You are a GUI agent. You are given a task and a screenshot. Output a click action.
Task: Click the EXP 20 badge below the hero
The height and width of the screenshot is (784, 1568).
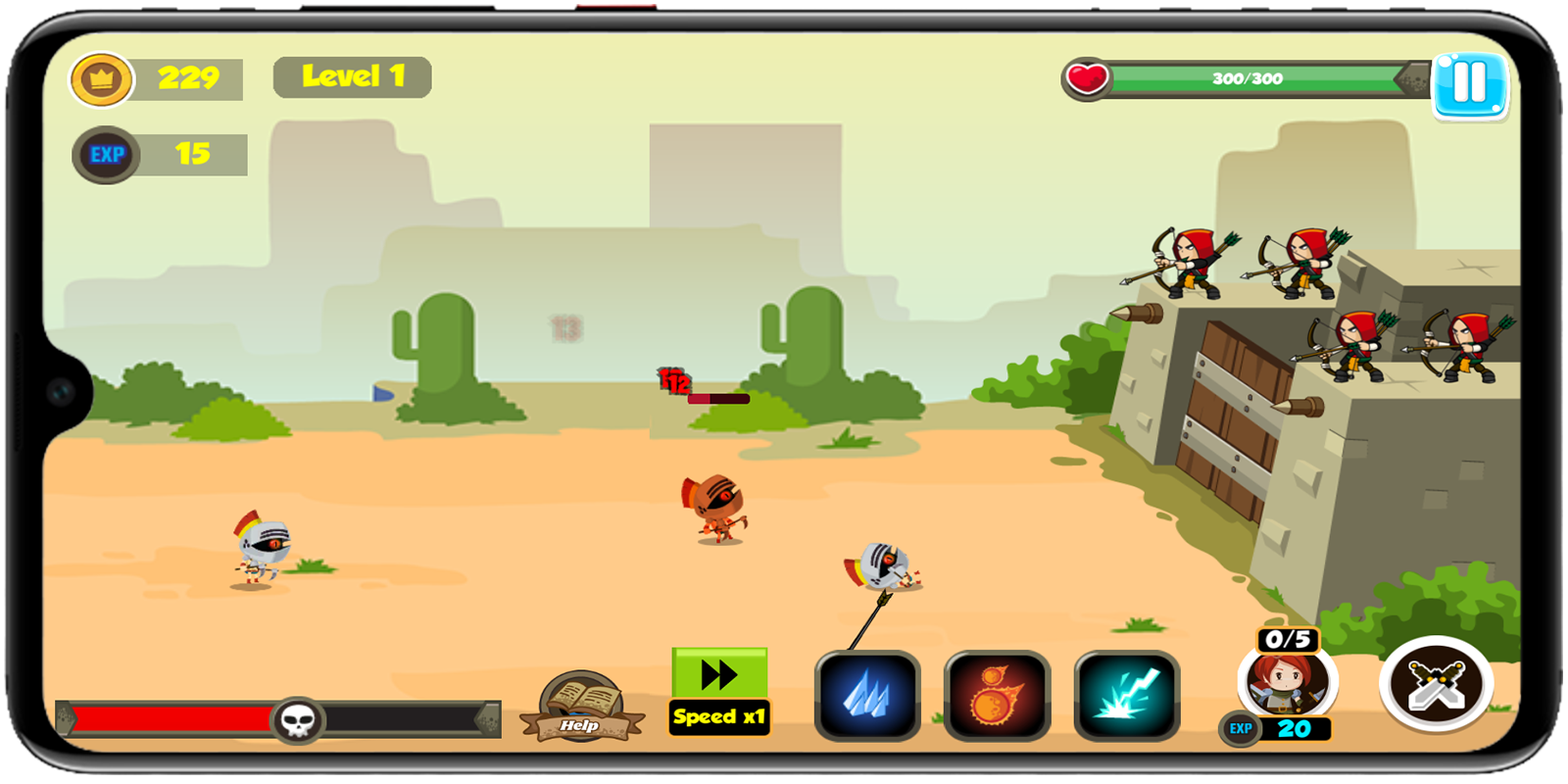[1282, 729]
